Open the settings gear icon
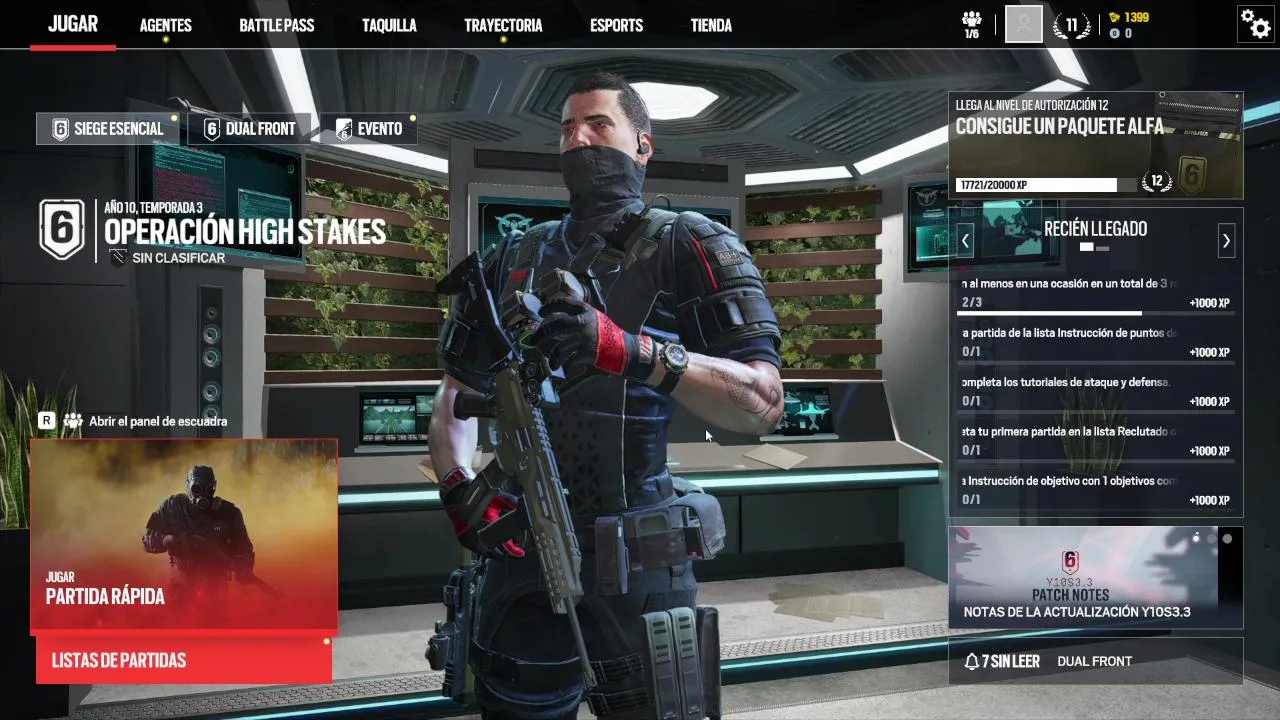Screen dimensions: 1280x720 (1255, 23)
